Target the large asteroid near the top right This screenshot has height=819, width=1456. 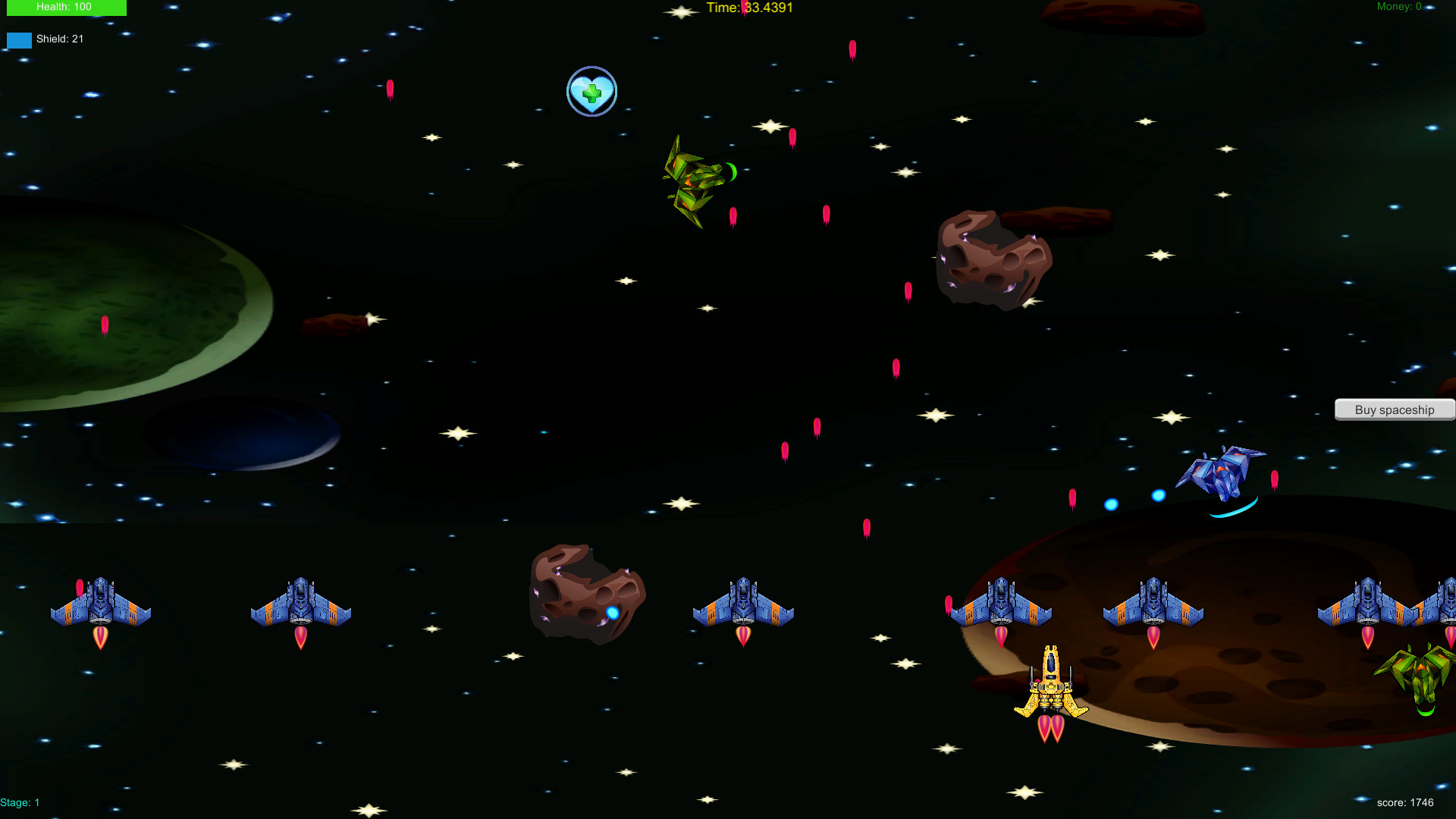pos(993,262)
